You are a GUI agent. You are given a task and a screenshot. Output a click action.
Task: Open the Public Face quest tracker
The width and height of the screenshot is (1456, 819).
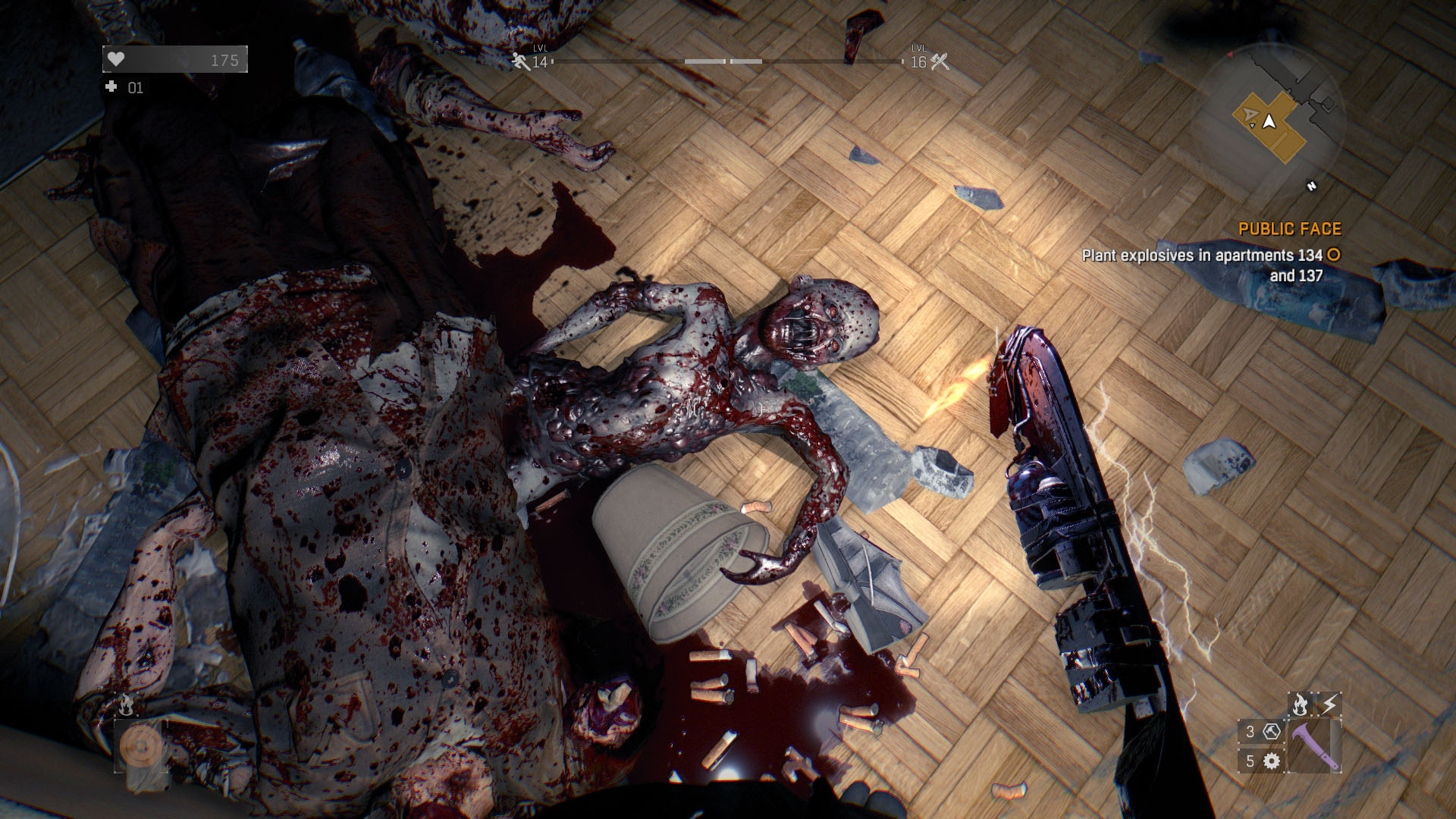(1289, 229)
